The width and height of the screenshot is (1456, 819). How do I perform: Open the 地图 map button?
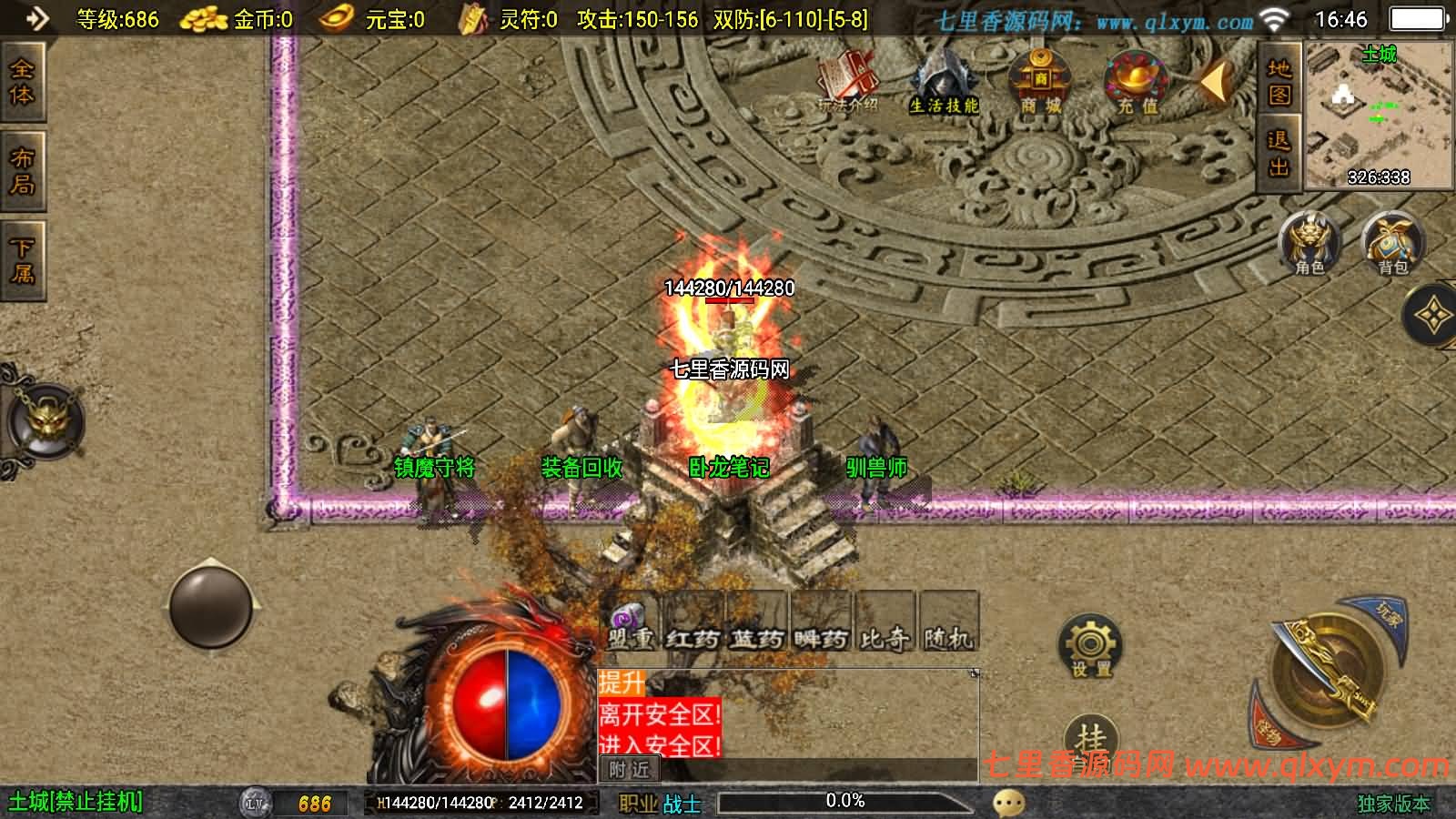(1279, 82)
